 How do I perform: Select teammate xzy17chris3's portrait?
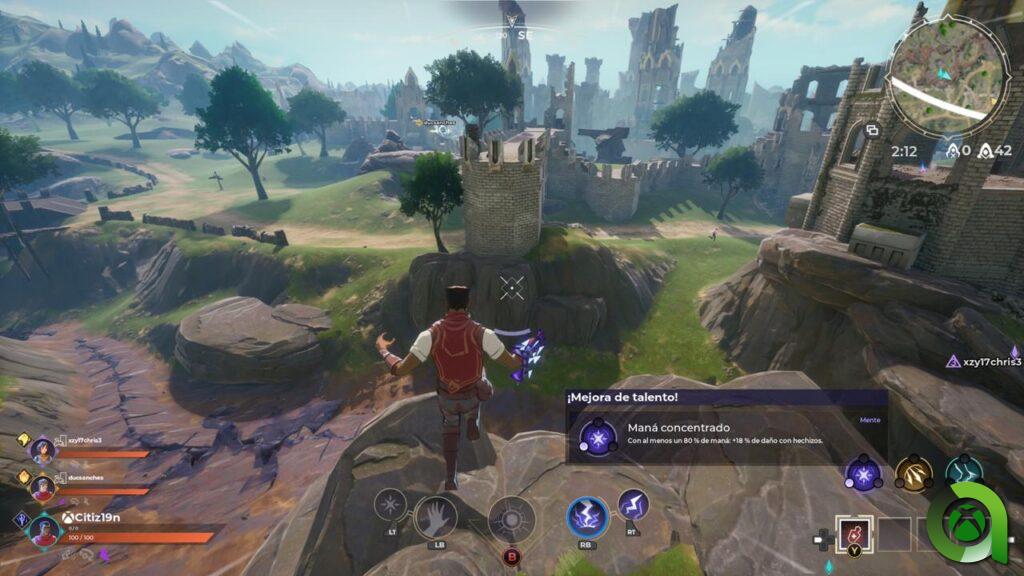coord(42,451)
